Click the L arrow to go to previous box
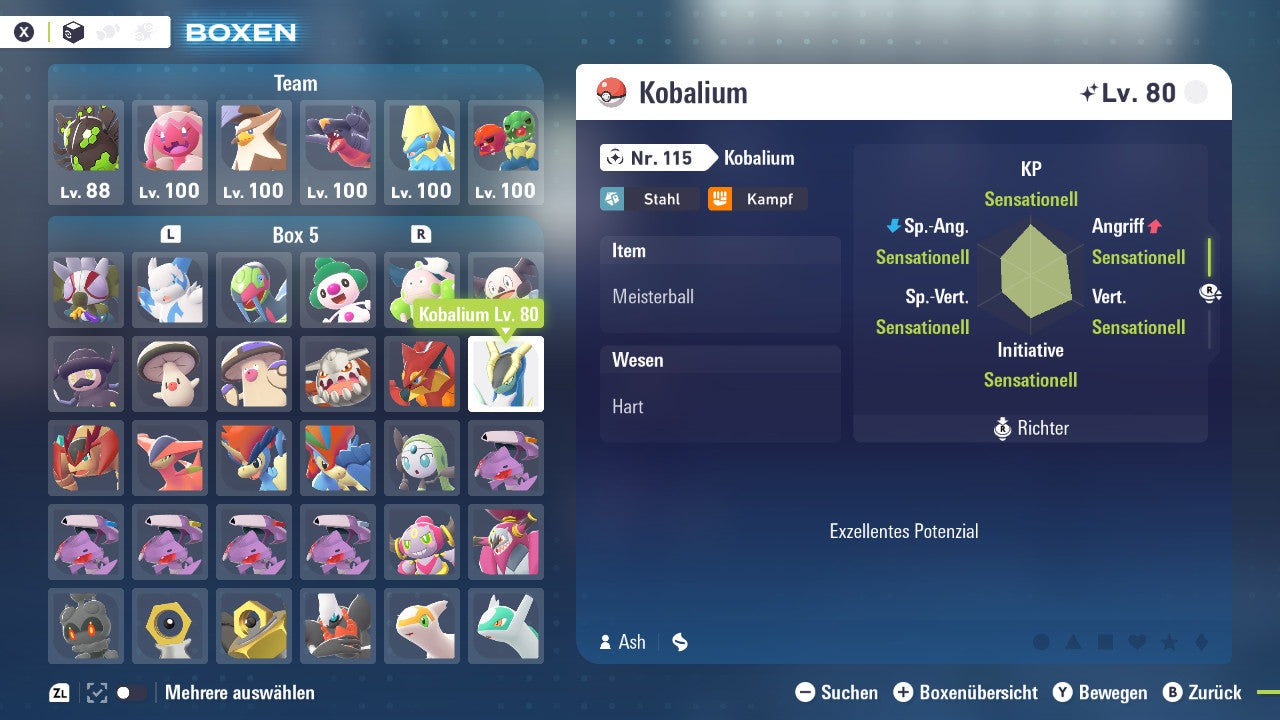This screenshot has height=720, width=1280. [170, 233]
